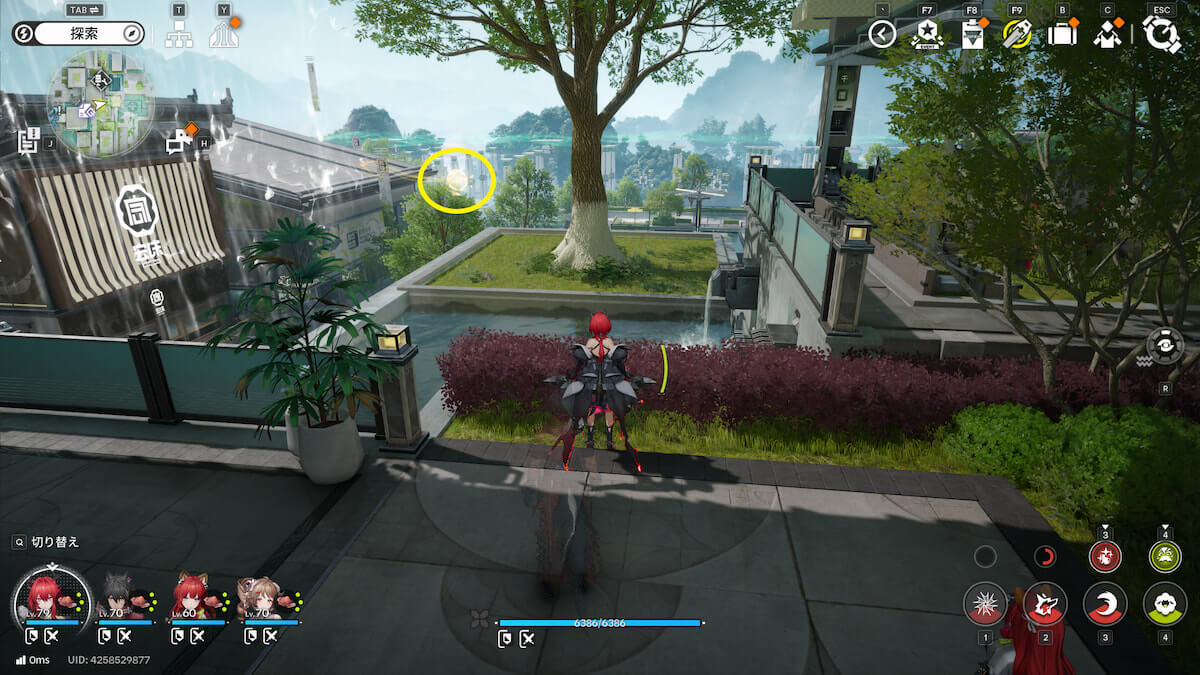This screenshot has height=675, width=1200.
Task: Open the character operator menu icon
Action: [x=1107, y=35]
